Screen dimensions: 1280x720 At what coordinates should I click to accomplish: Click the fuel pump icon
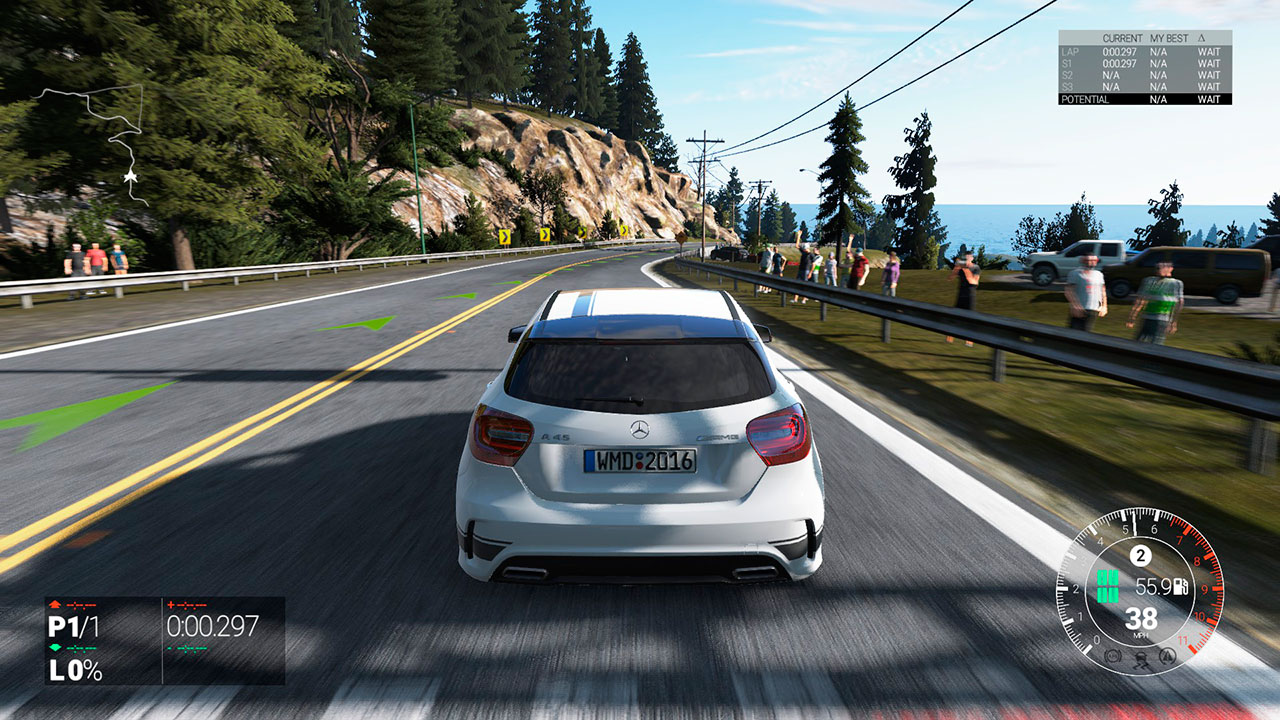(1182, 587)
